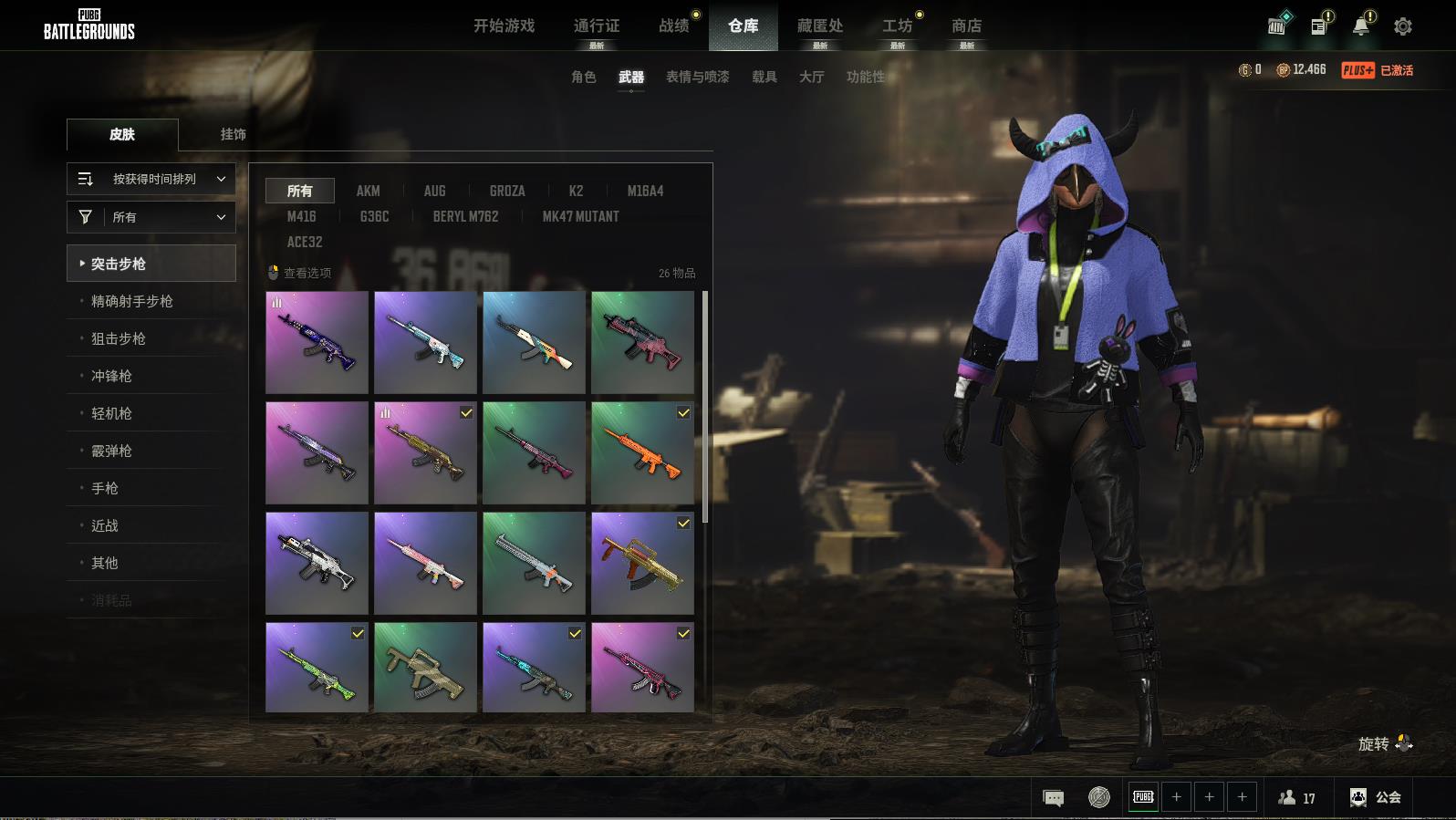
Task: Open the settings gear icon
Action: pos(1403,26)
